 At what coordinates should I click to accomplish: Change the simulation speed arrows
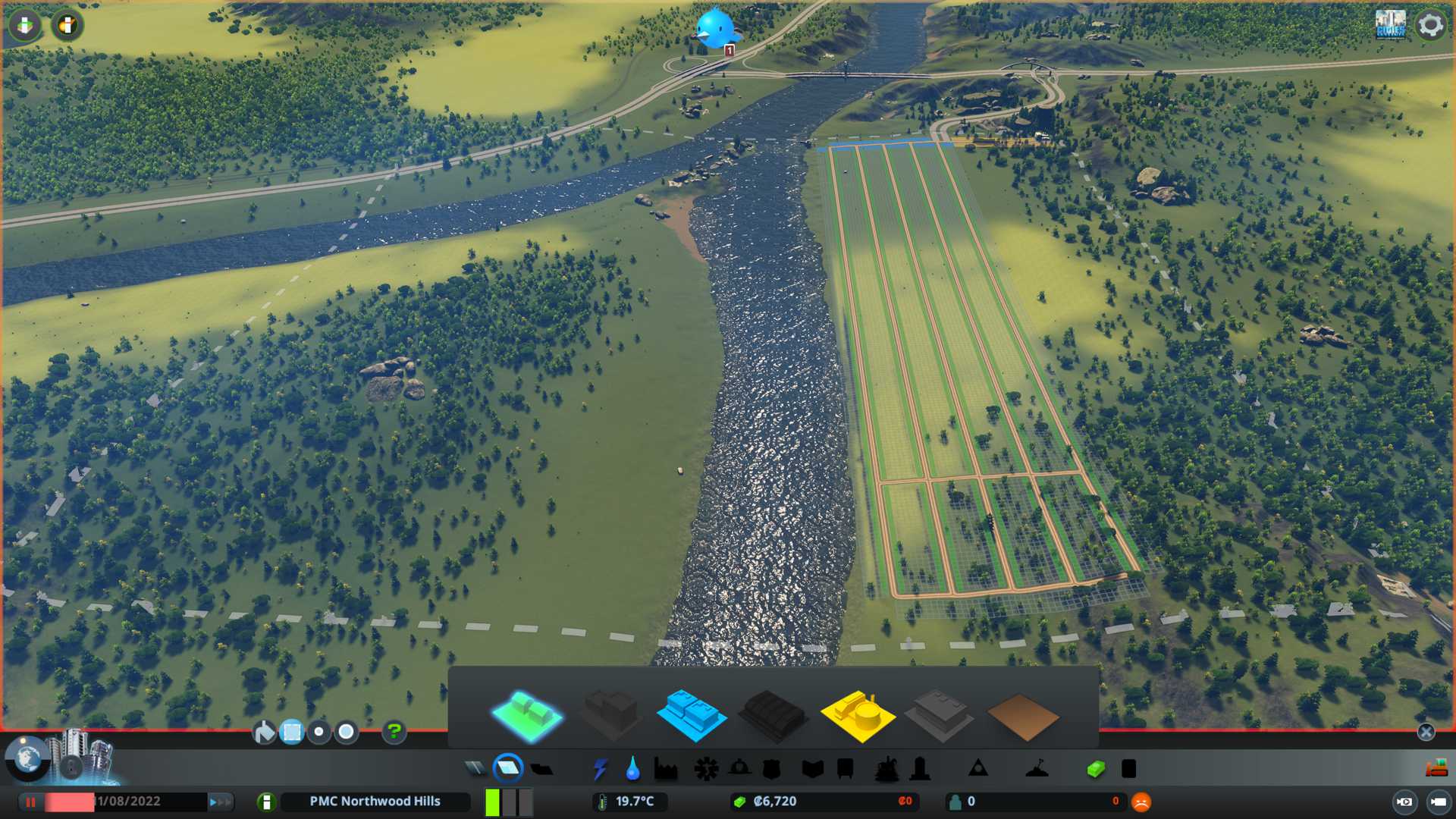220,802
